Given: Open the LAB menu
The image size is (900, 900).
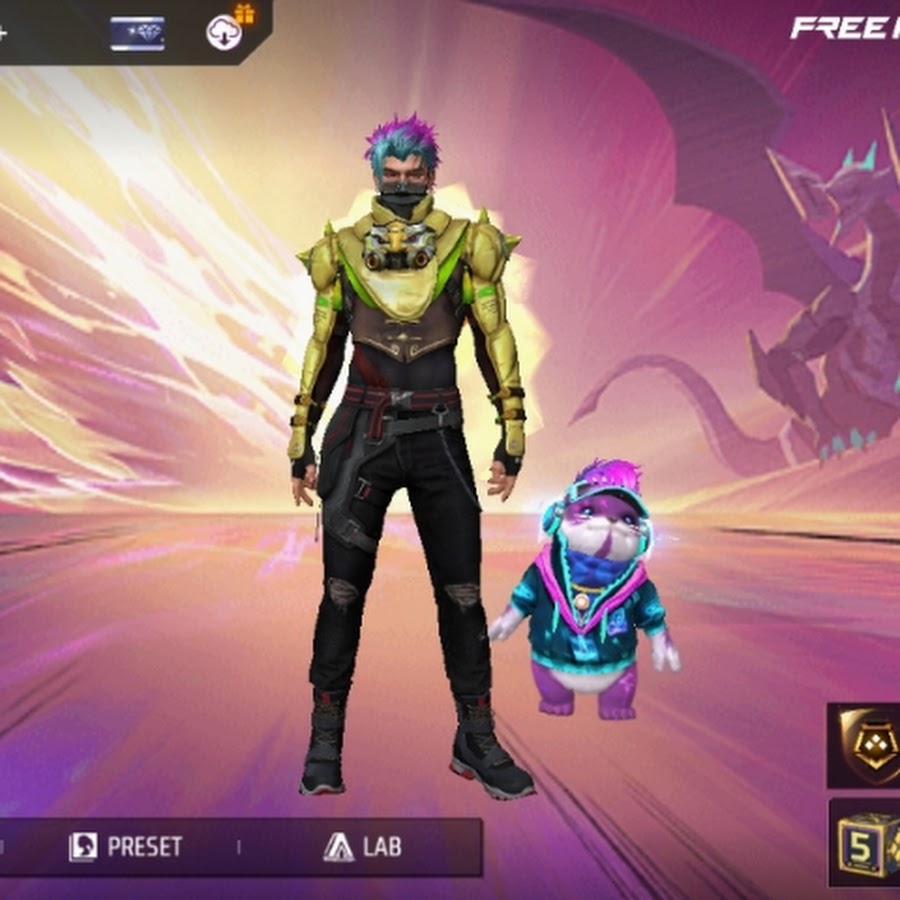Looking at the screenshot, I should coord(363,847).
